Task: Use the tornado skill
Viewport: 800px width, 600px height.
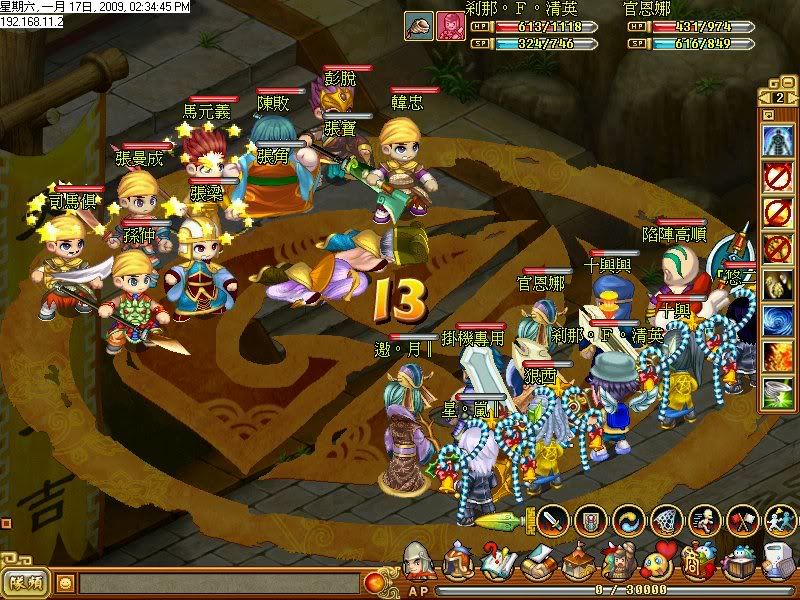Action: coord(778,392)
